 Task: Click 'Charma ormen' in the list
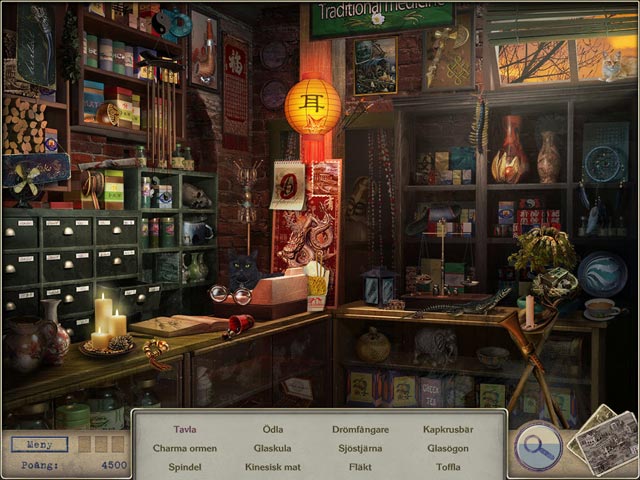click(x=184, y=448)
